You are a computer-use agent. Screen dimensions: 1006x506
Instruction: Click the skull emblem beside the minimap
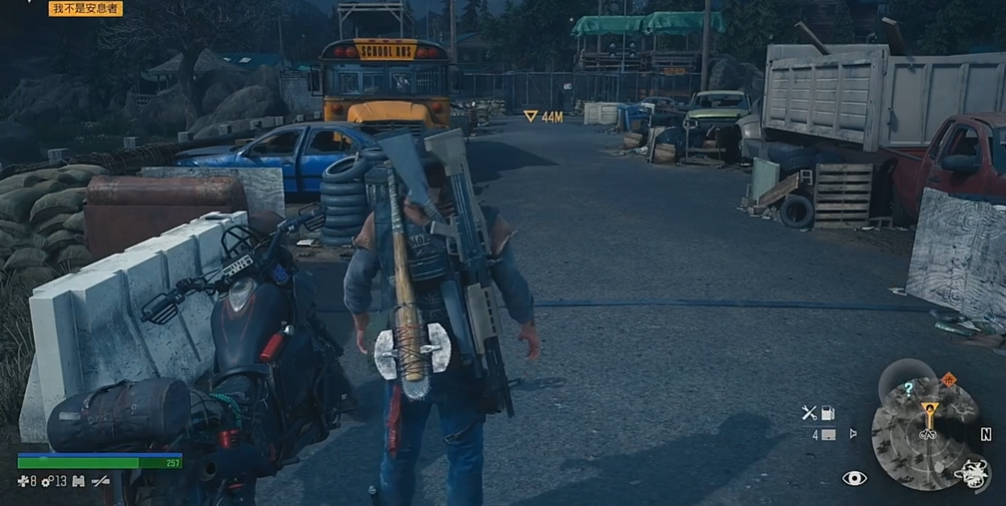pos(970,473)
